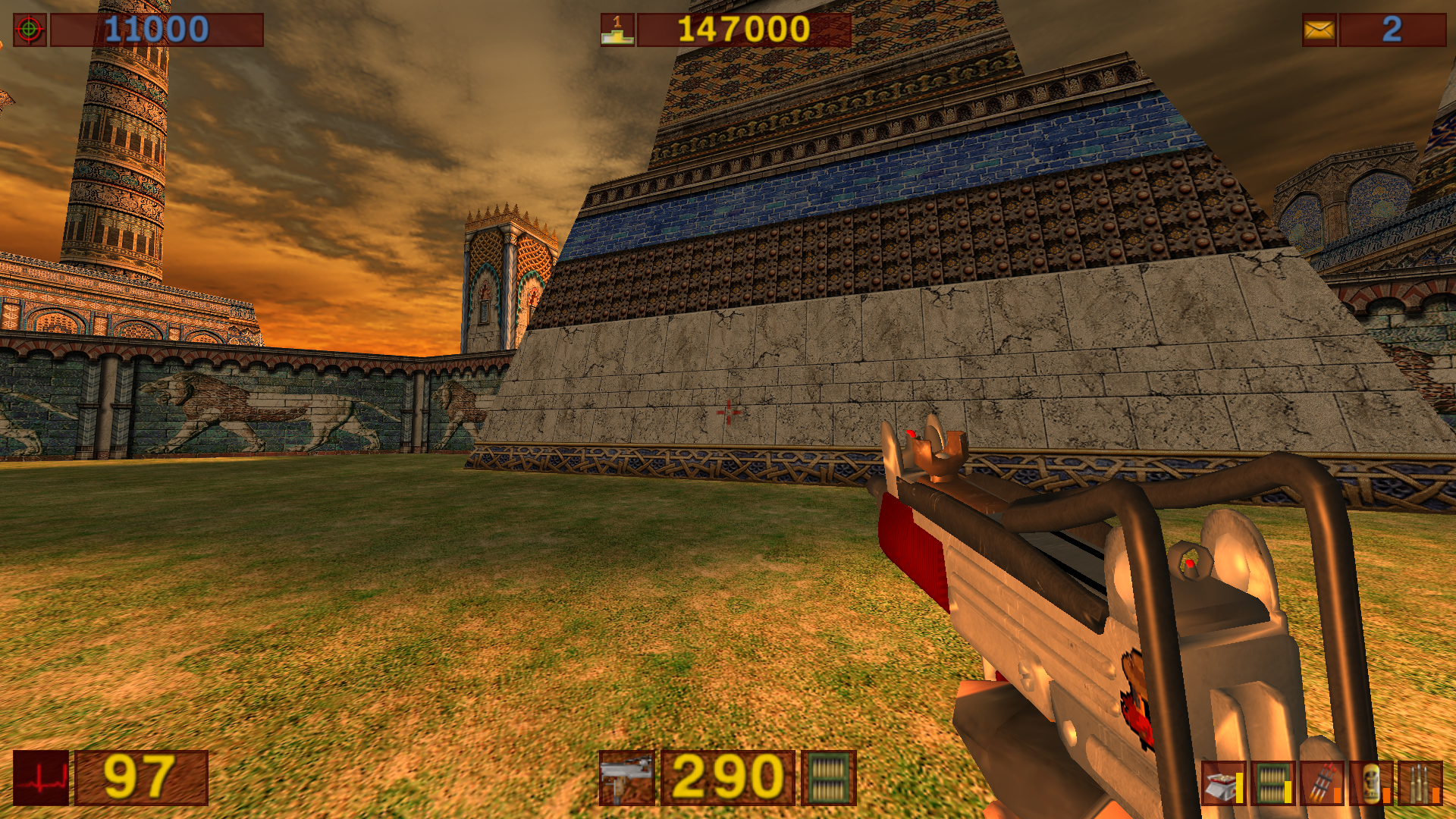Select the rockets ammo icon
This screenshot has height=819, width=1456.
pyautogui.click(x=1322, y=784)
